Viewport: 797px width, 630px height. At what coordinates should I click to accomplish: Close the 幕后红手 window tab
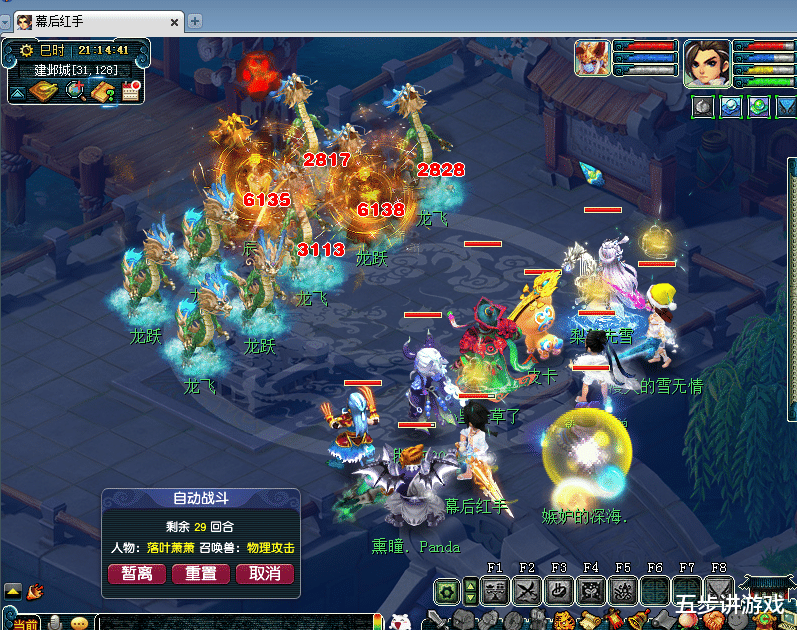(x=174, y=21)
